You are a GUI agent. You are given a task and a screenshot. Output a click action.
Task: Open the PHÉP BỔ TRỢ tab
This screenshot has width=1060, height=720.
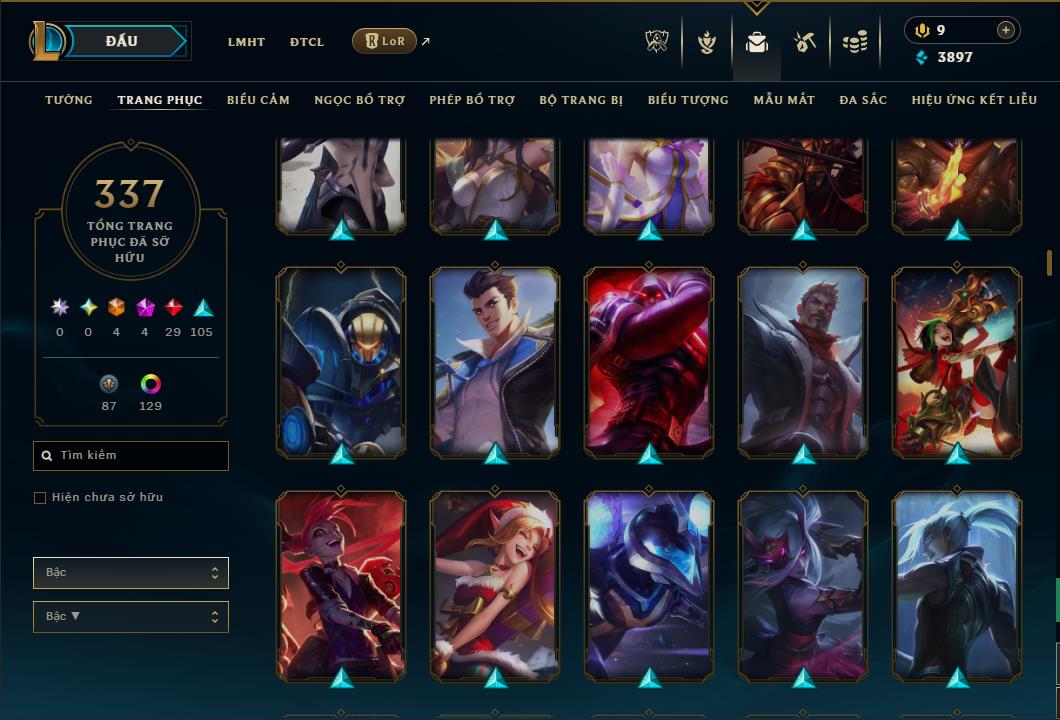tap(472, 100)
